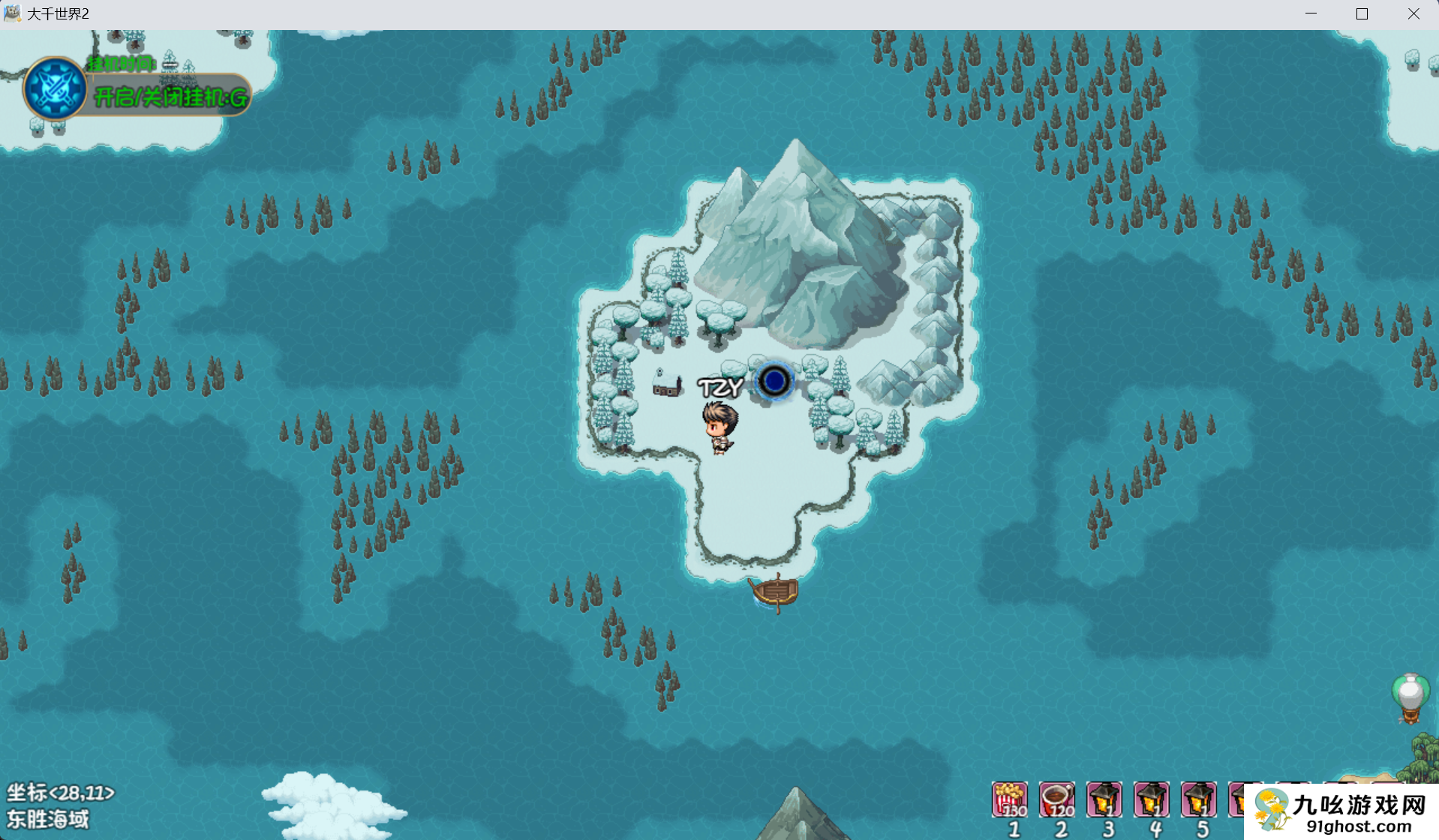Toggle auto-battle with the crossed swords gear icon

(x=54, y=88)
